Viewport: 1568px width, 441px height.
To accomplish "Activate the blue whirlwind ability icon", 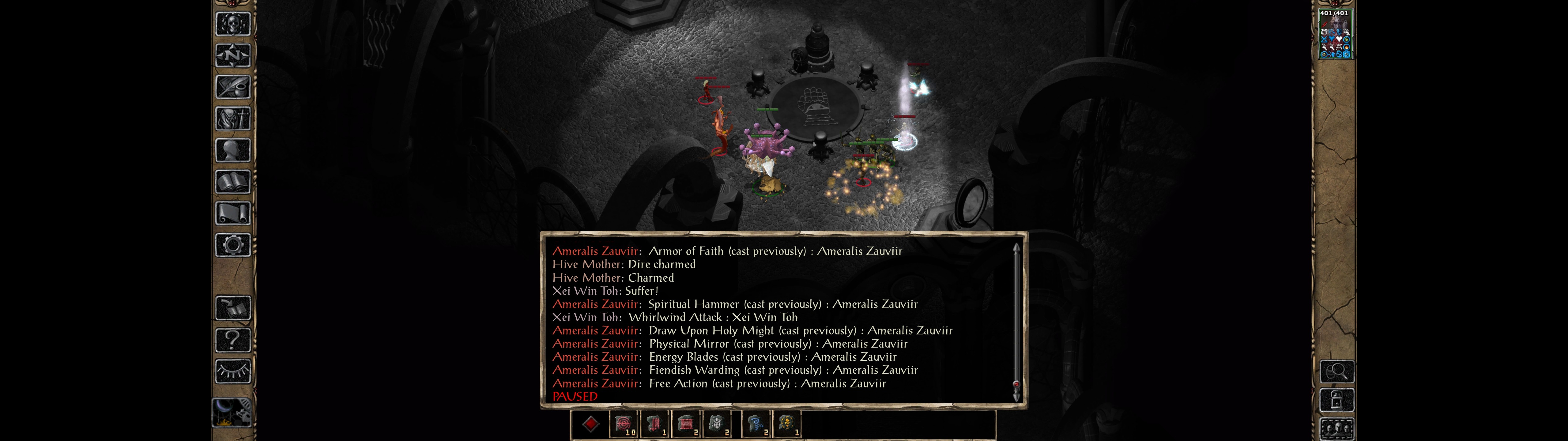I will [x=756, y=424].
